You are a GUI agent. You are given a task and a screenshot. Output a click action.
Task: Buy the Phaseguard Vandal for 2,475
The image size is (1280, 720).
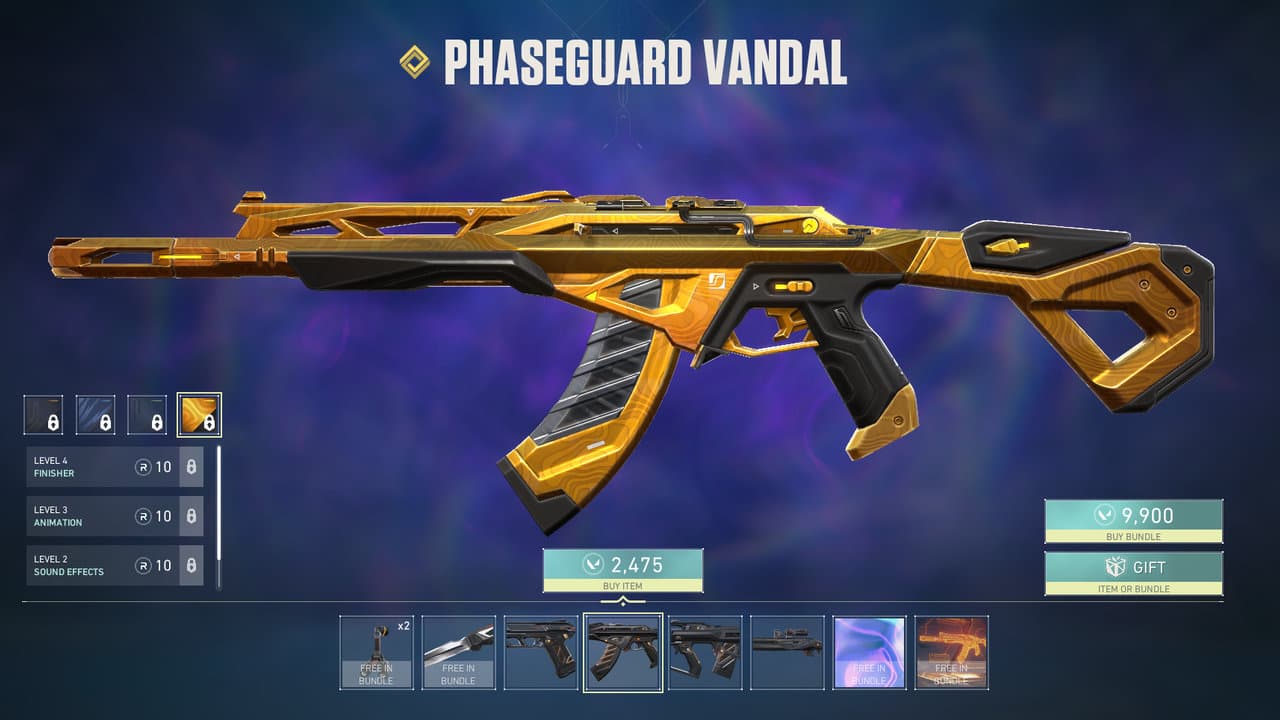coord(623,568)
